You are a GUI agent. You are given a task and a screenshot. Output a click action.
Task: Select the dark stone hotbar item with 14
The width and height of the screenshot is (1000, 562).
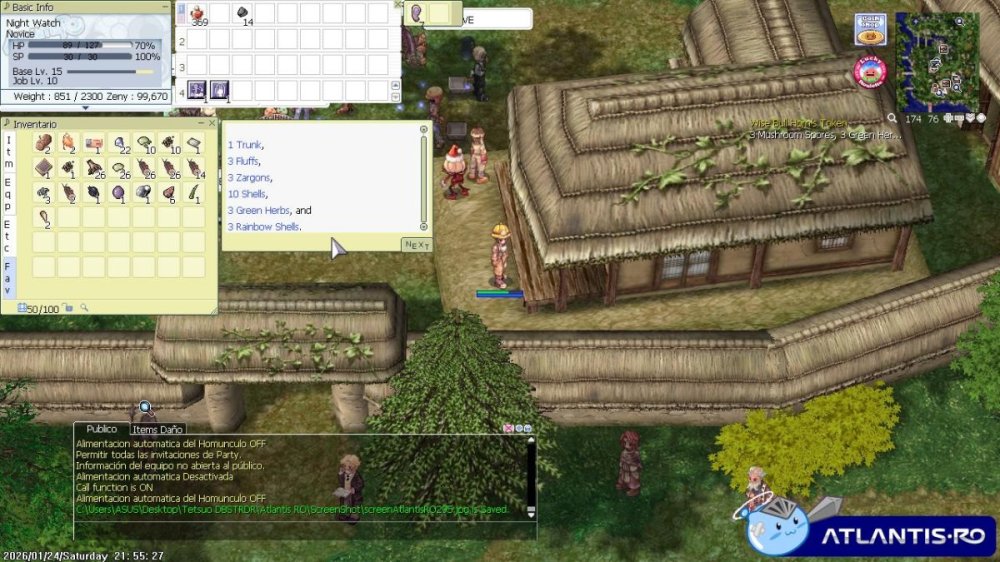click(x=243, y=13)
